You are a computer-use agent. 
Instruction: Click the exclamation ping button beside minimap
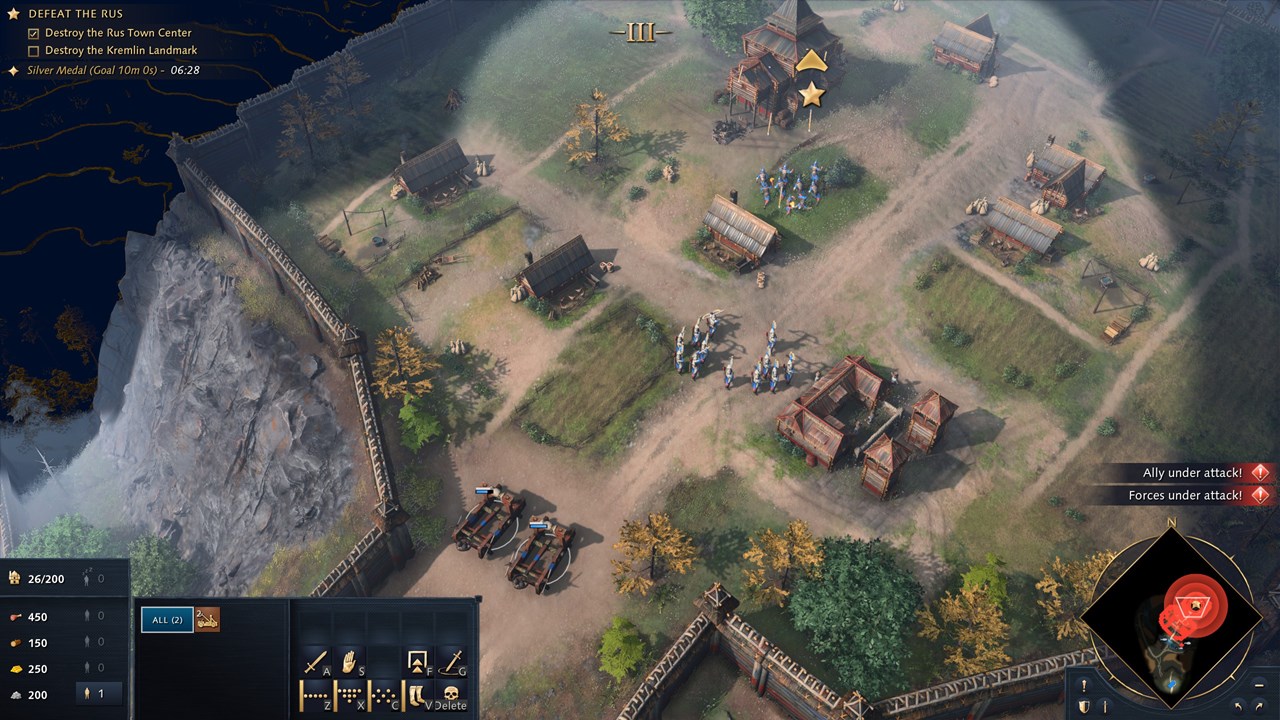click(1084, 686)
